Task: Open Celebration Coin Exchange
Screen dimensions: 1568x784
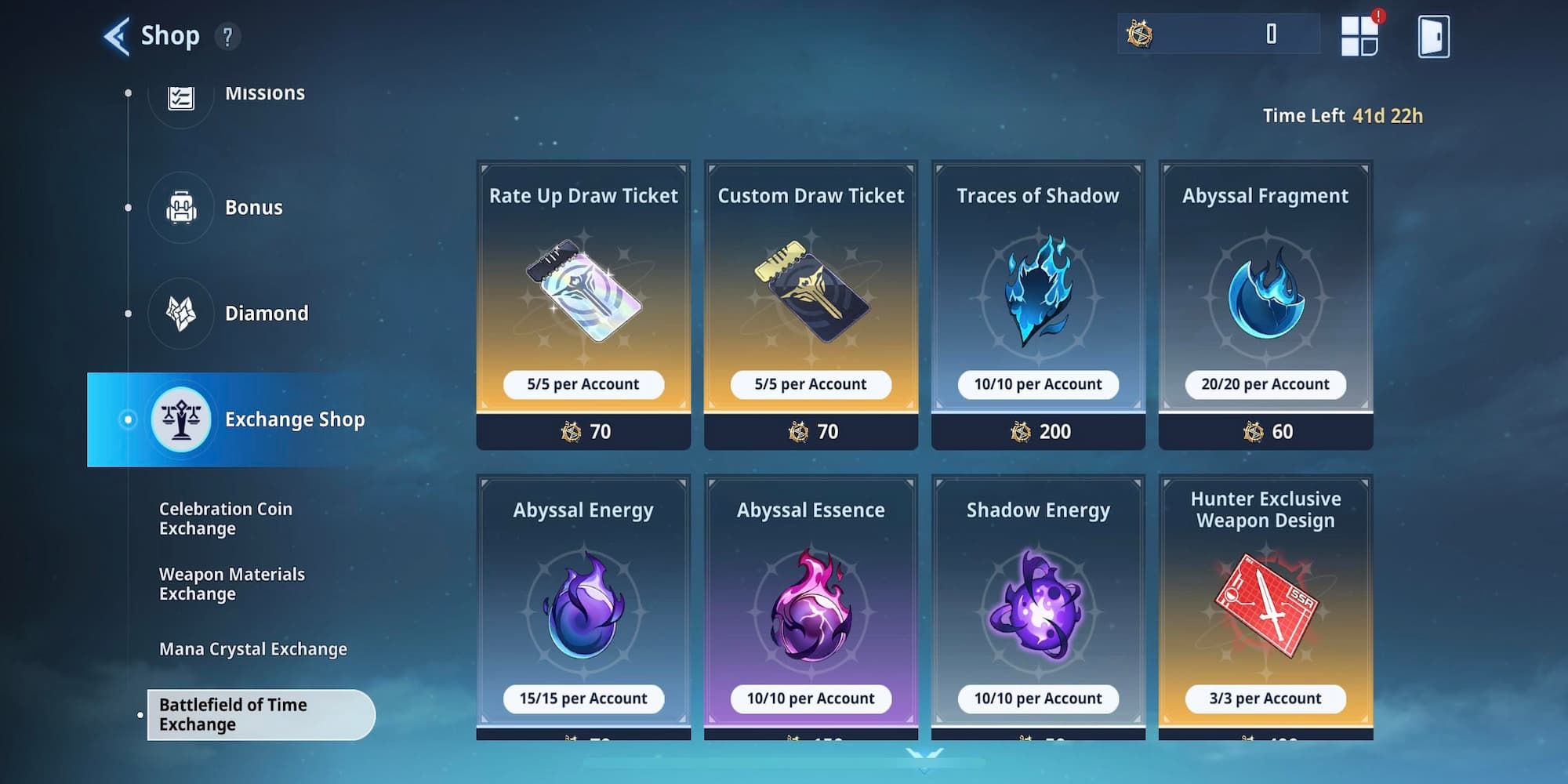Action: point(225,518)
